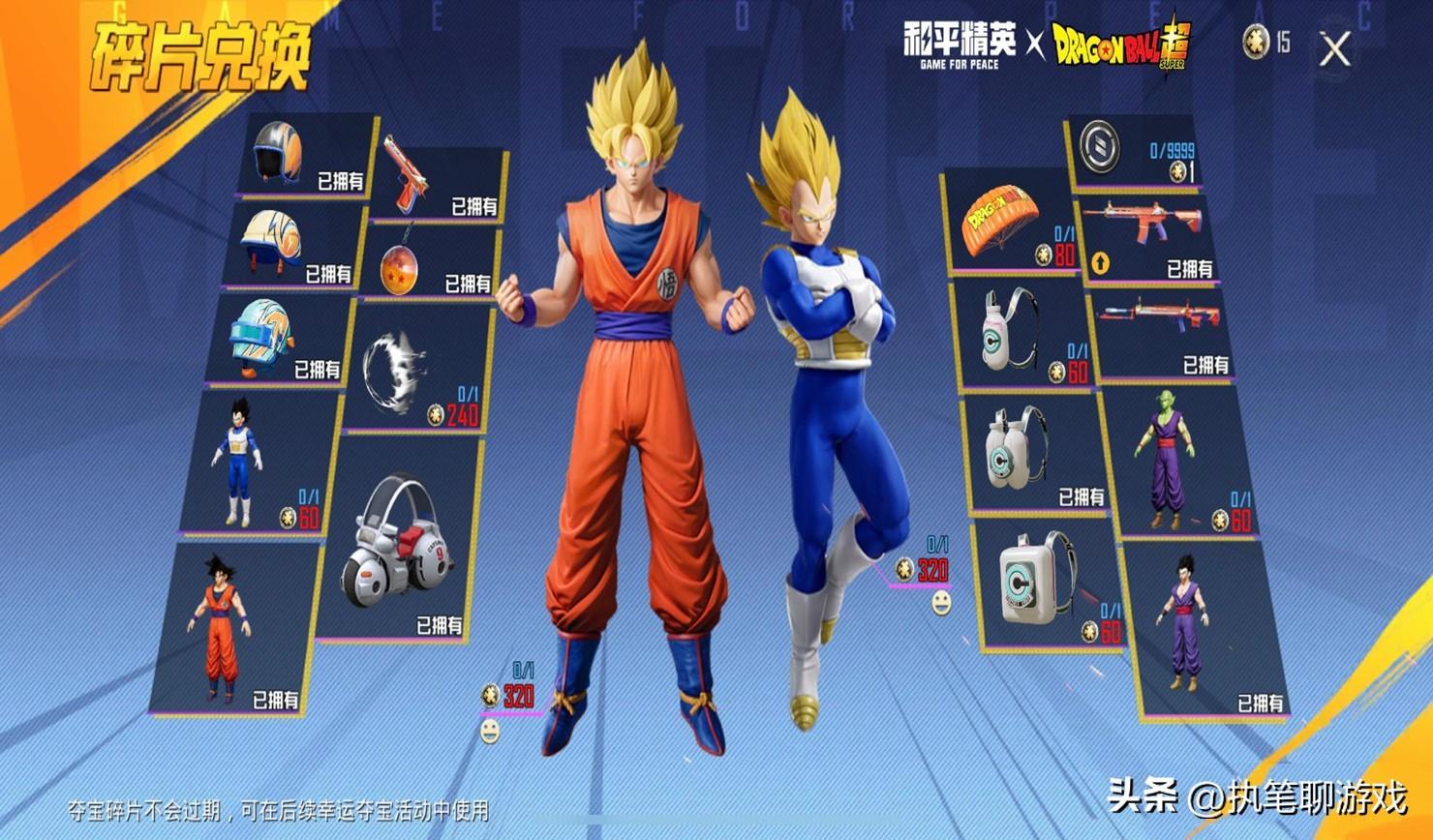Image resolution: width=1433 pixels, height=840 pixels.
Task: Pick the purple-gi Gohan outfit tile
Action: pos(1205,629)
